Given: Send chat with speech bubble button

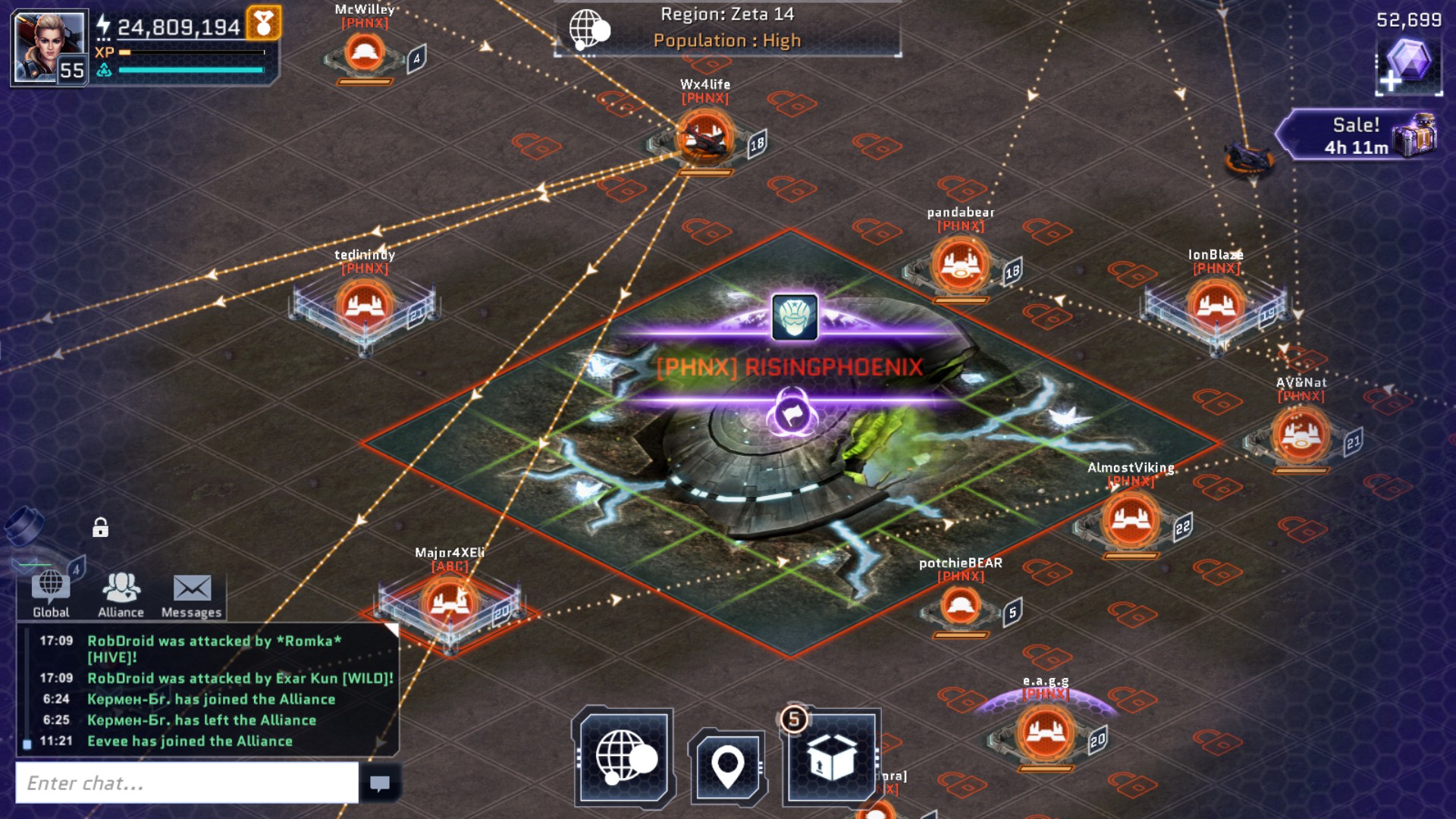Looking at the screenshot, I should pyautogui.click(x=379, y=783).
